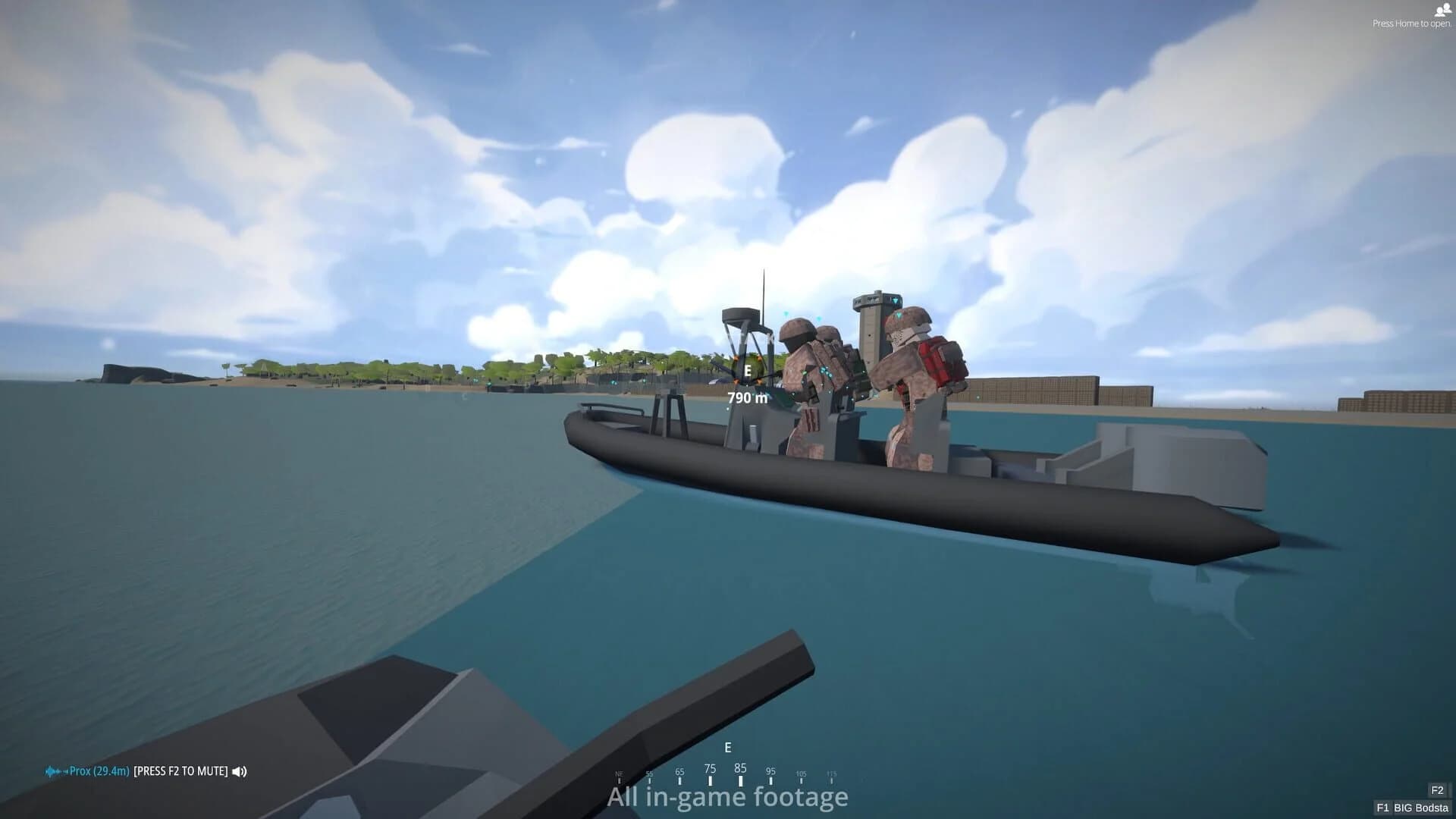
Task: Click the F1 keybind badge beside BIG Bodsta
Action: (x=1385, y=808)
